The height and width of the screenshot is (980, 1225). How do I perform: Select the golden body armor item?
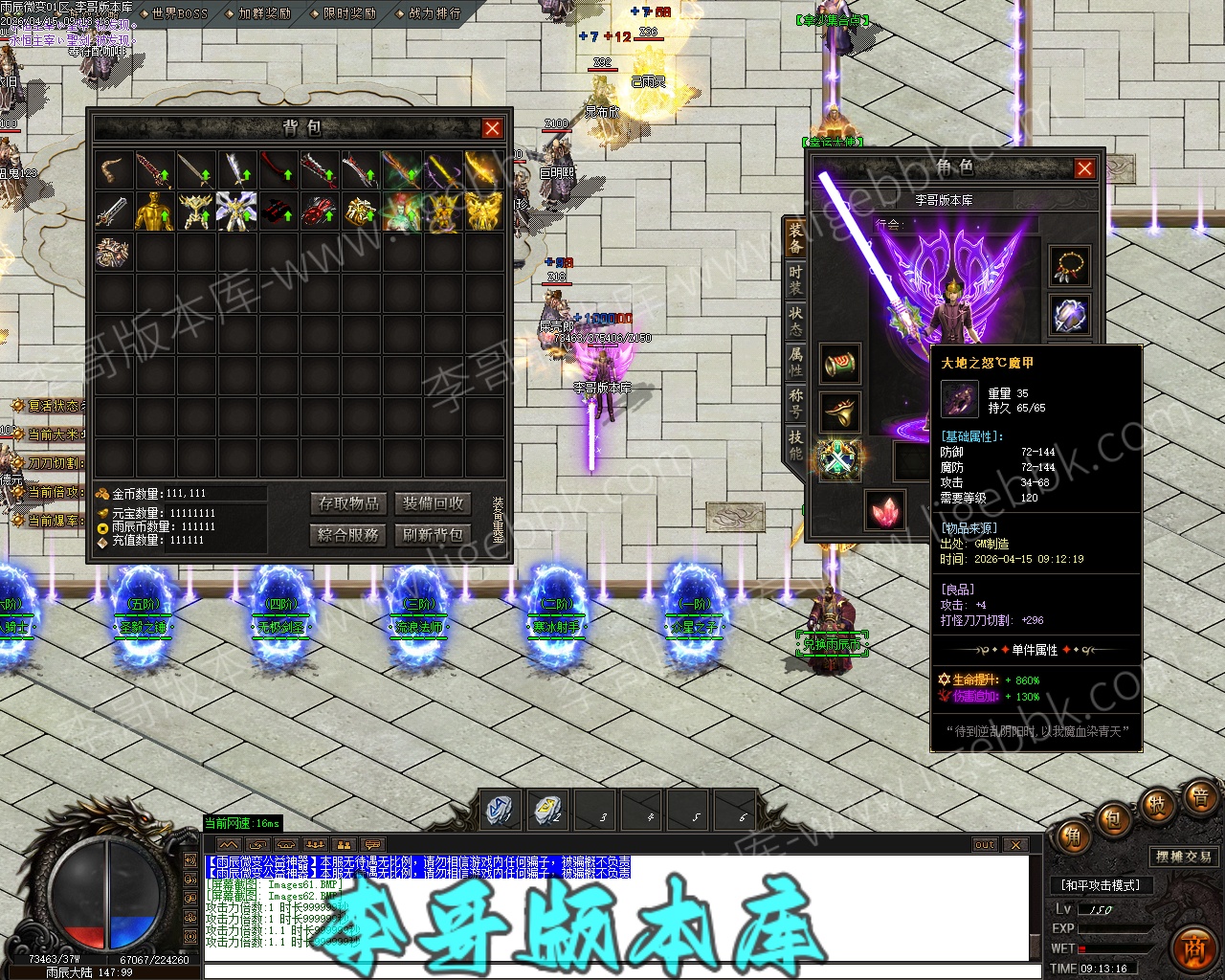[x=154, y=212]
